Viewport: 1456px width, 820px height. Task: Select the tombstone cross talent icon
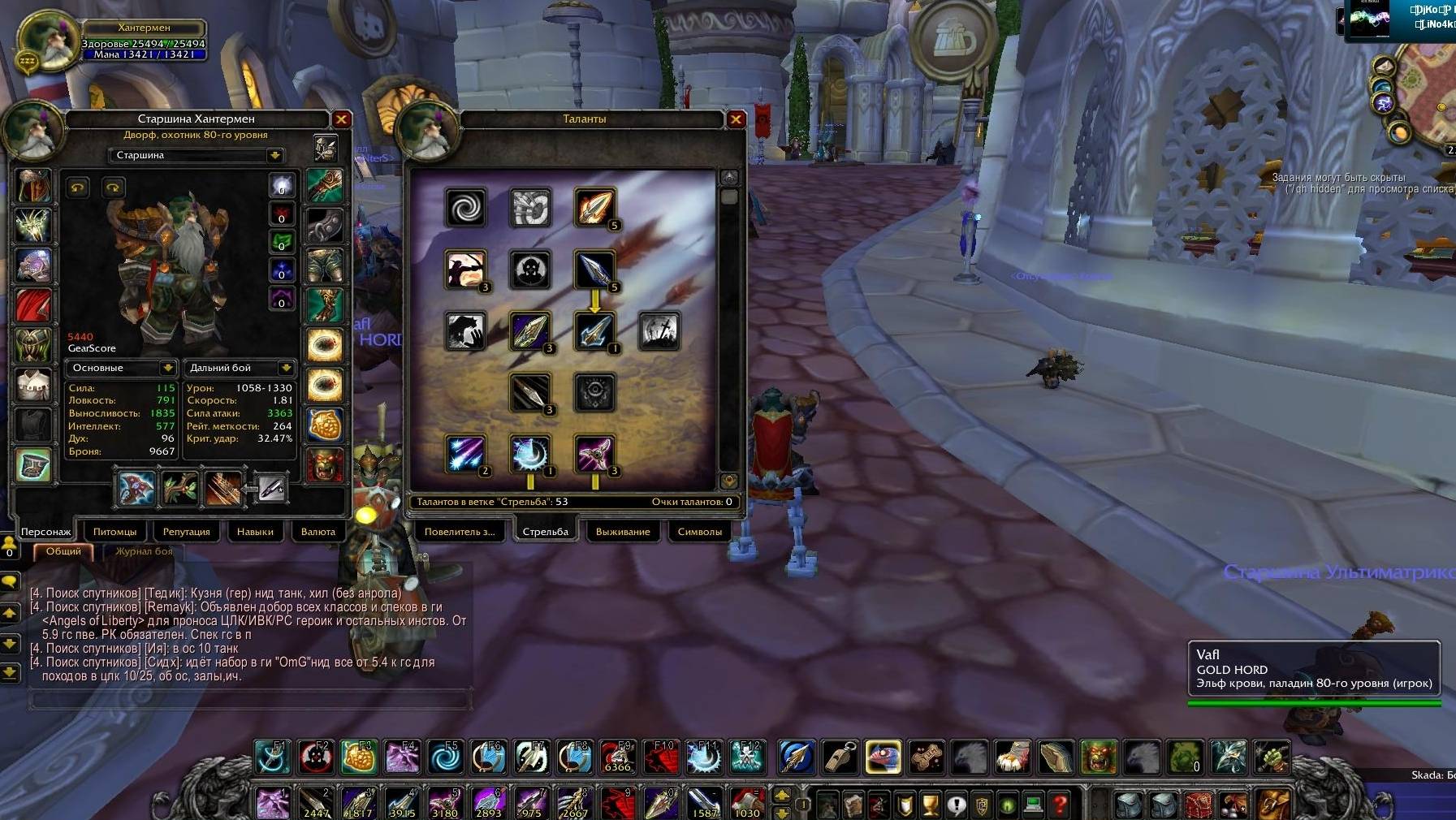(x=659, y=331)
